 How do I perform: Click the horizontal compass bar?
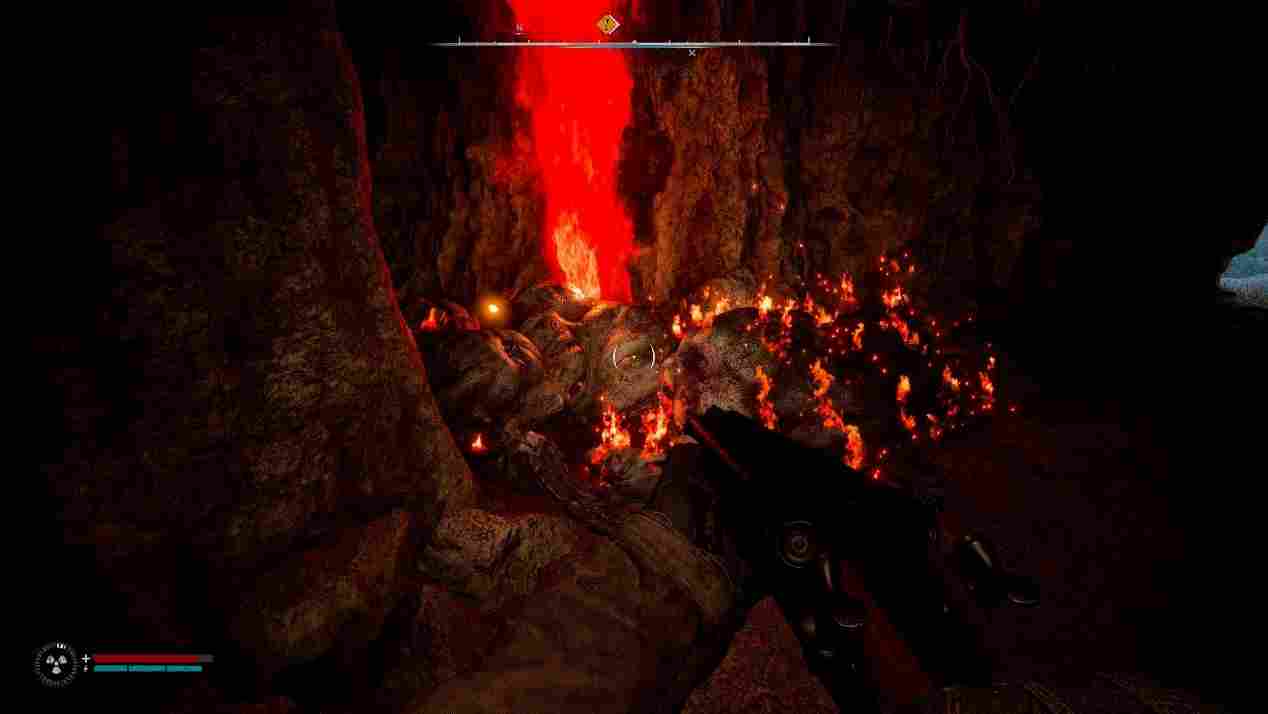coord(632,44)
